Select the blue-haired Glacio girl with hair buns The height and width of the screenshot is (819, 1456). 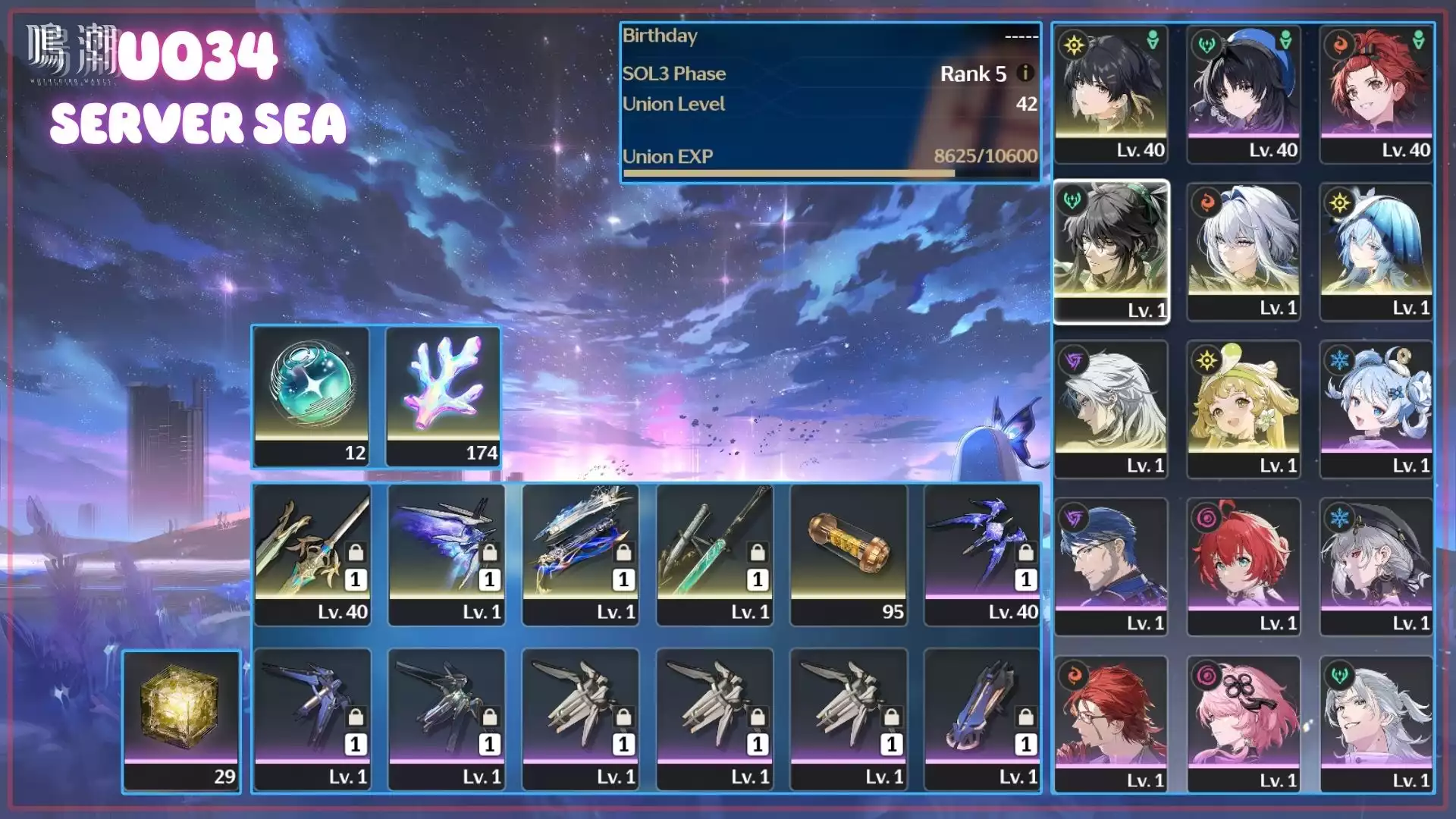click(x=1376, y=408)
